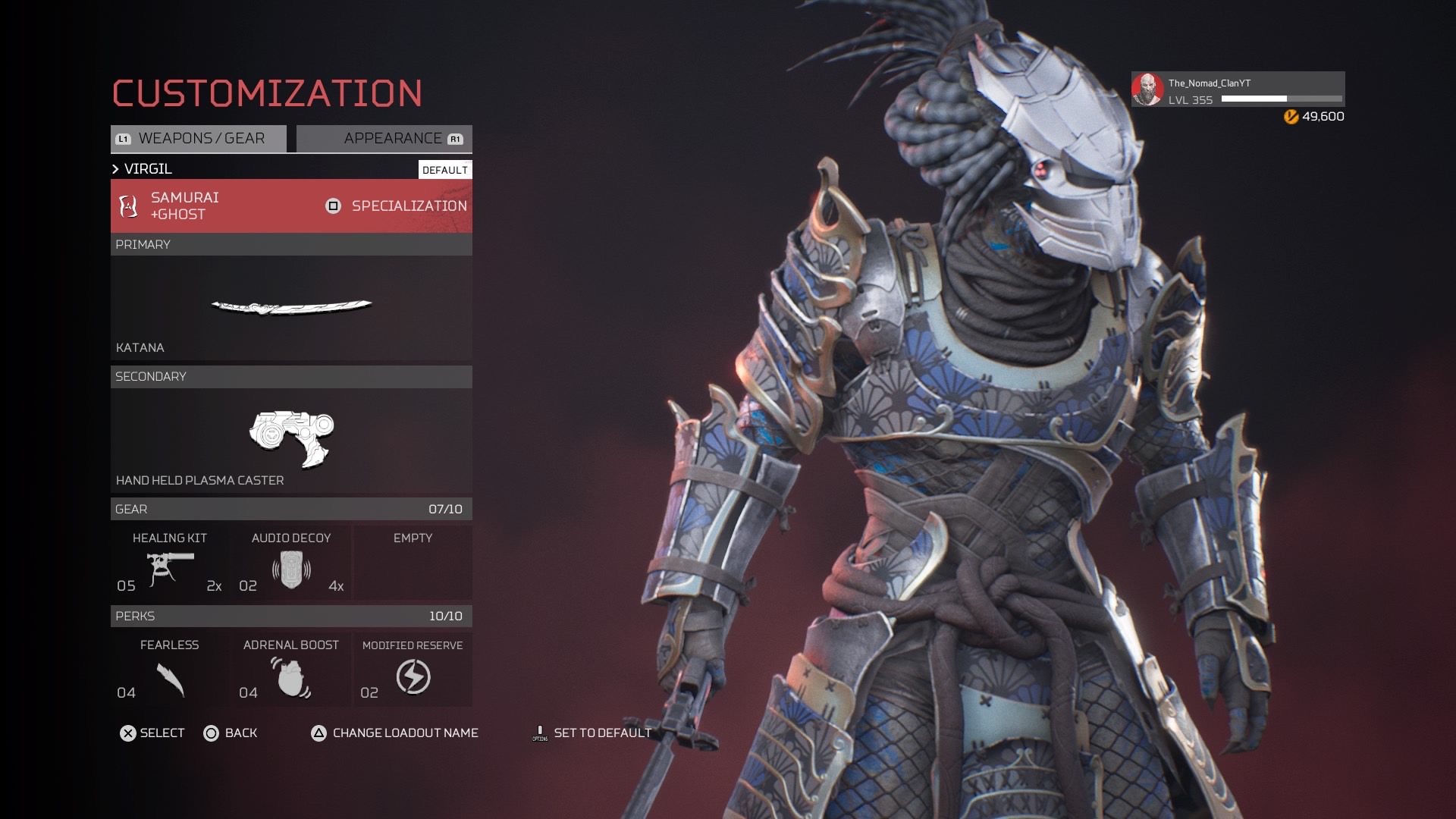Choose the Empty gear slot
The image size is (1456, 819).
click(413, 563)
